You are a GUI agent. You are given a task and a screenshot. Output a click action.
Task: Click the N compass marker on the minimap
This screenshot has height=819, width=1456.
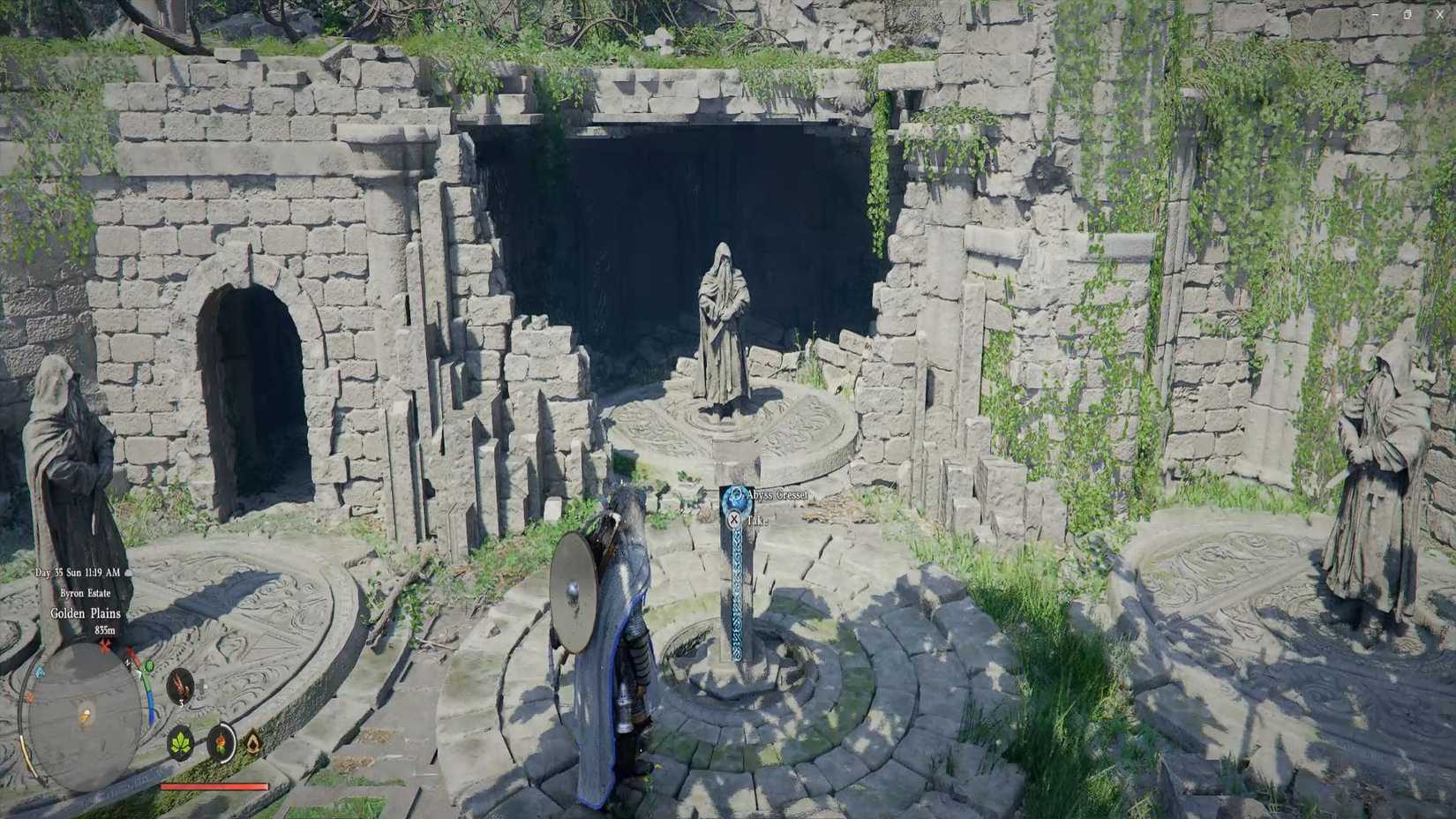click(127, 663)
